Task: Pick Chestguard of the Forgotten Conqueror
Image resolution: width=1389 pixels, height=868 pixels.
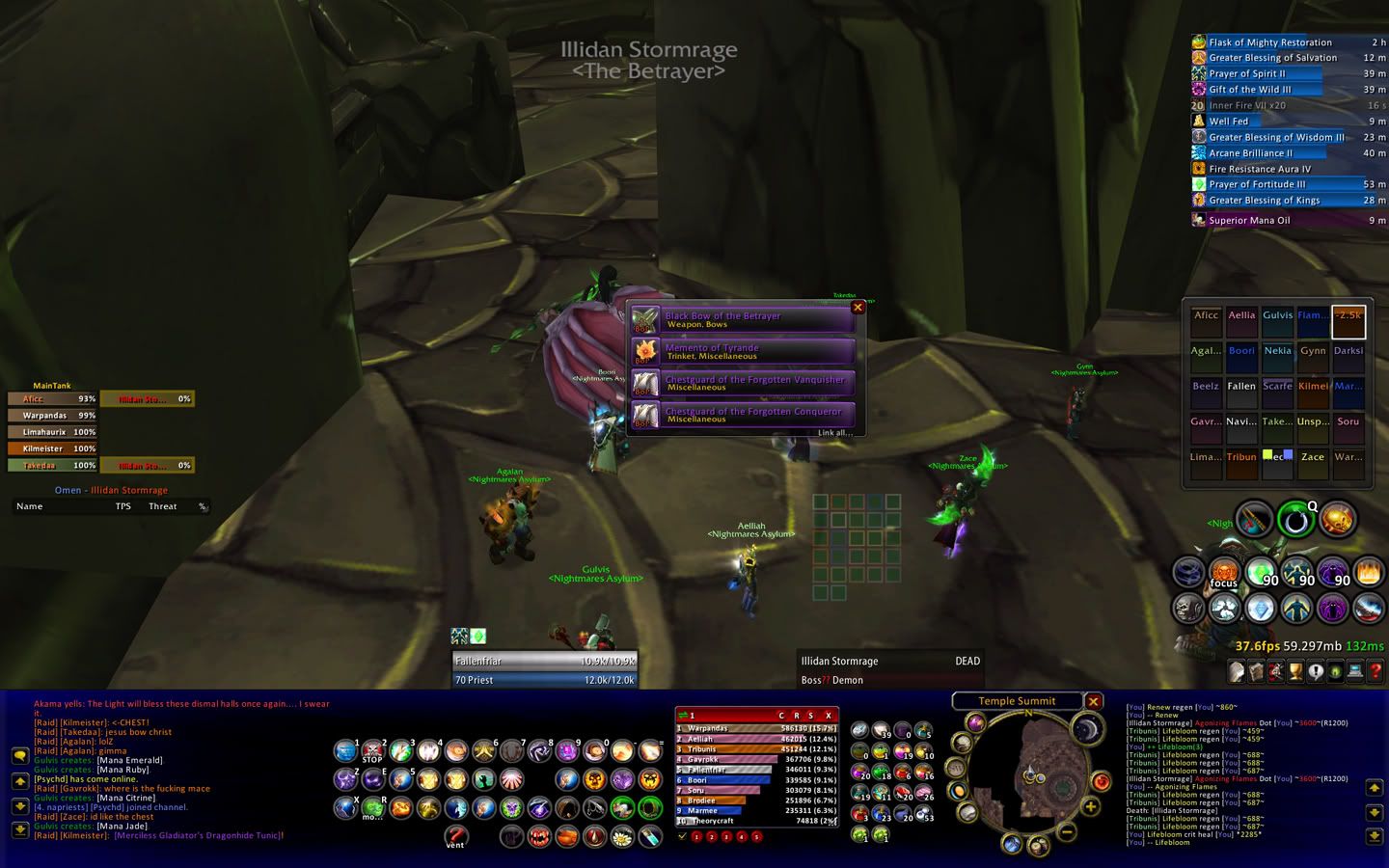Action: [743, 416]
